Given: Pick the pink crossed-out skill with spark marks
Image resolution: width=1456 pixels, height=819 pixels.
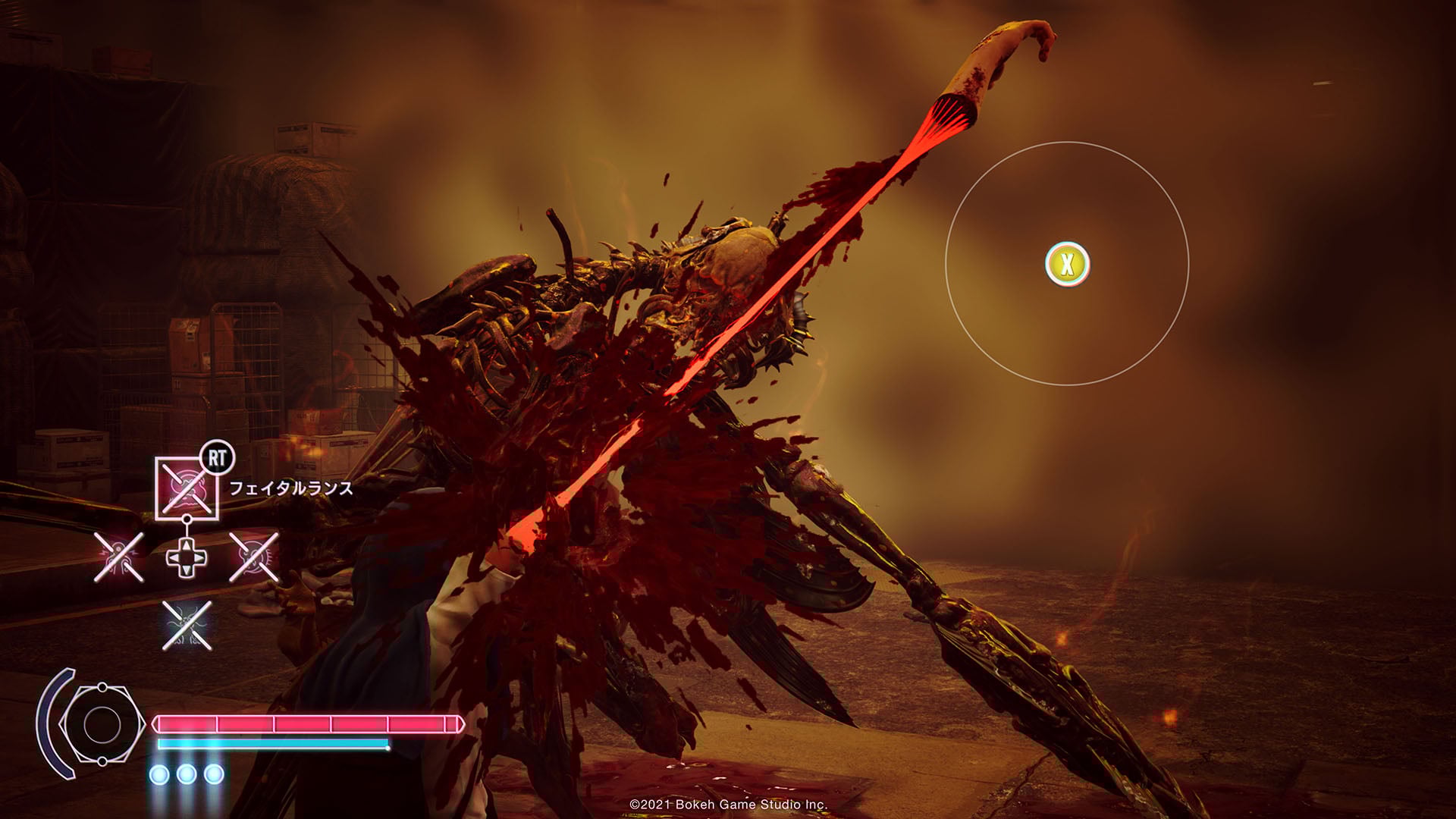Looking at the screenshot, I should (118, 557).
